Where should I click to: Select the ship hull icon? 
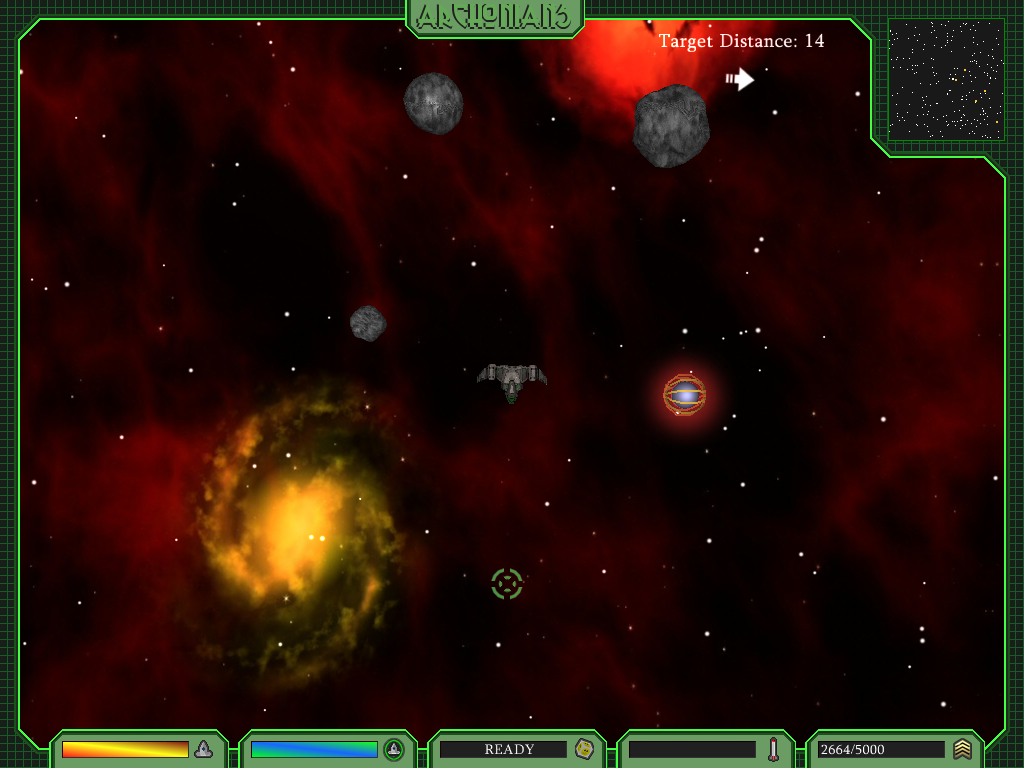coord(204,749)
